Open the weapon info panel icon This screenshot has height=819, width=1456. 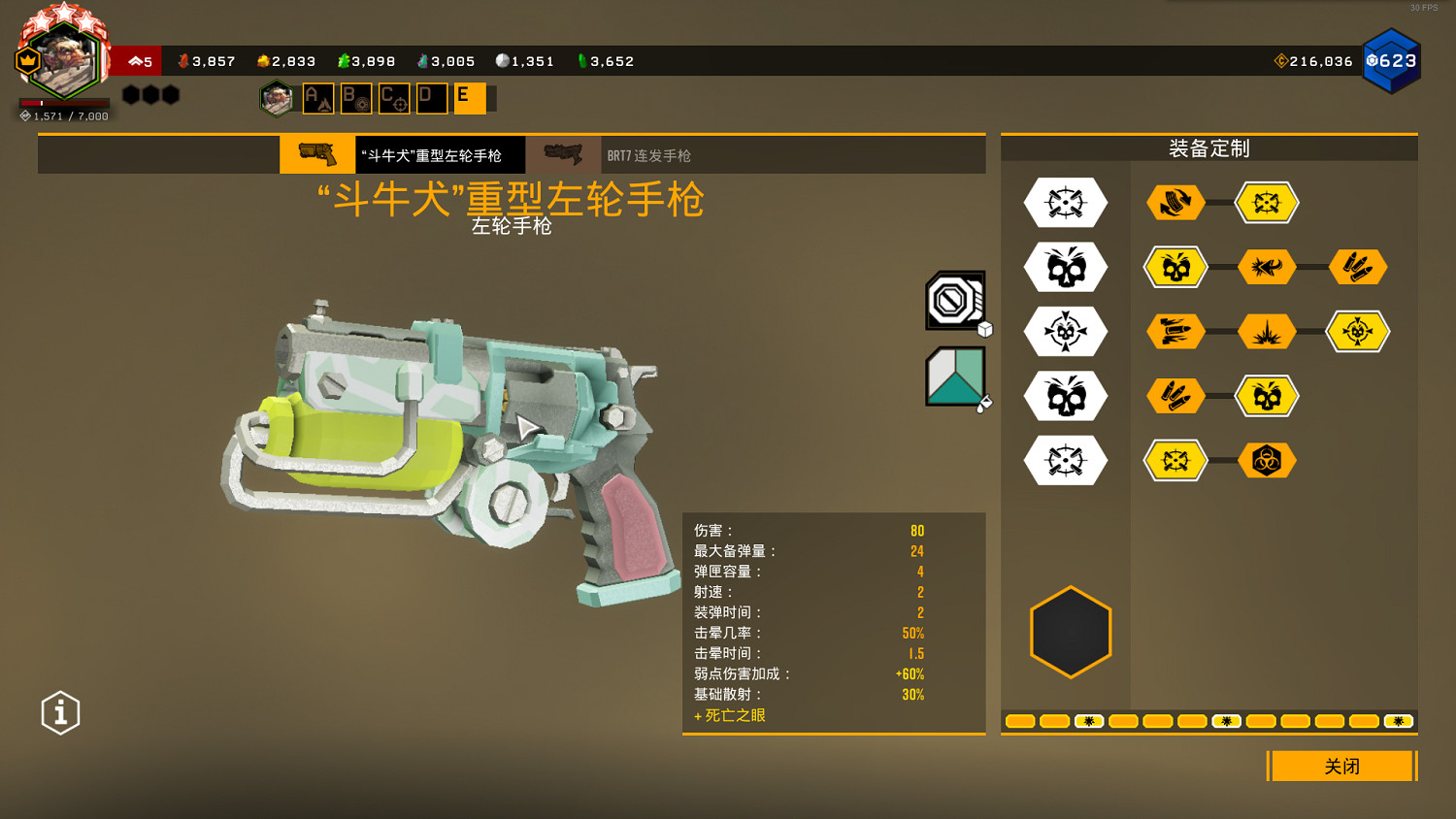[60, 713]
